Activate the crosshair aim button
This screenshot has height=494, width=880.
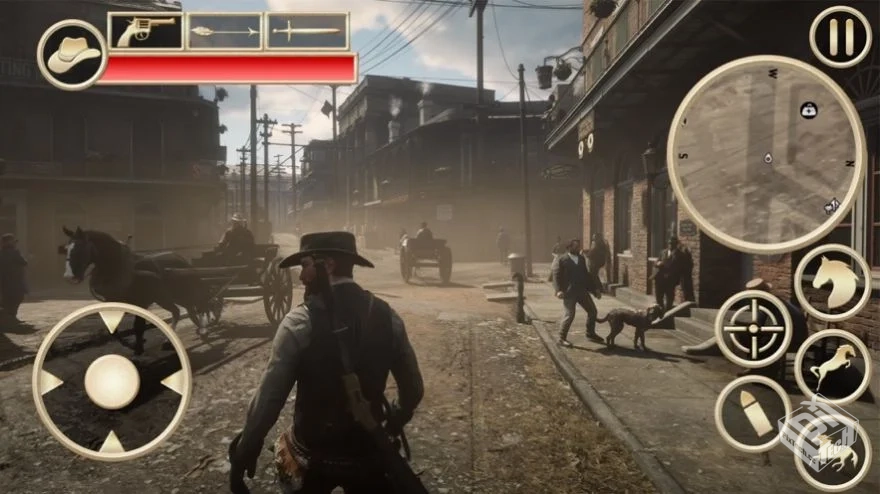coord(753,329)
